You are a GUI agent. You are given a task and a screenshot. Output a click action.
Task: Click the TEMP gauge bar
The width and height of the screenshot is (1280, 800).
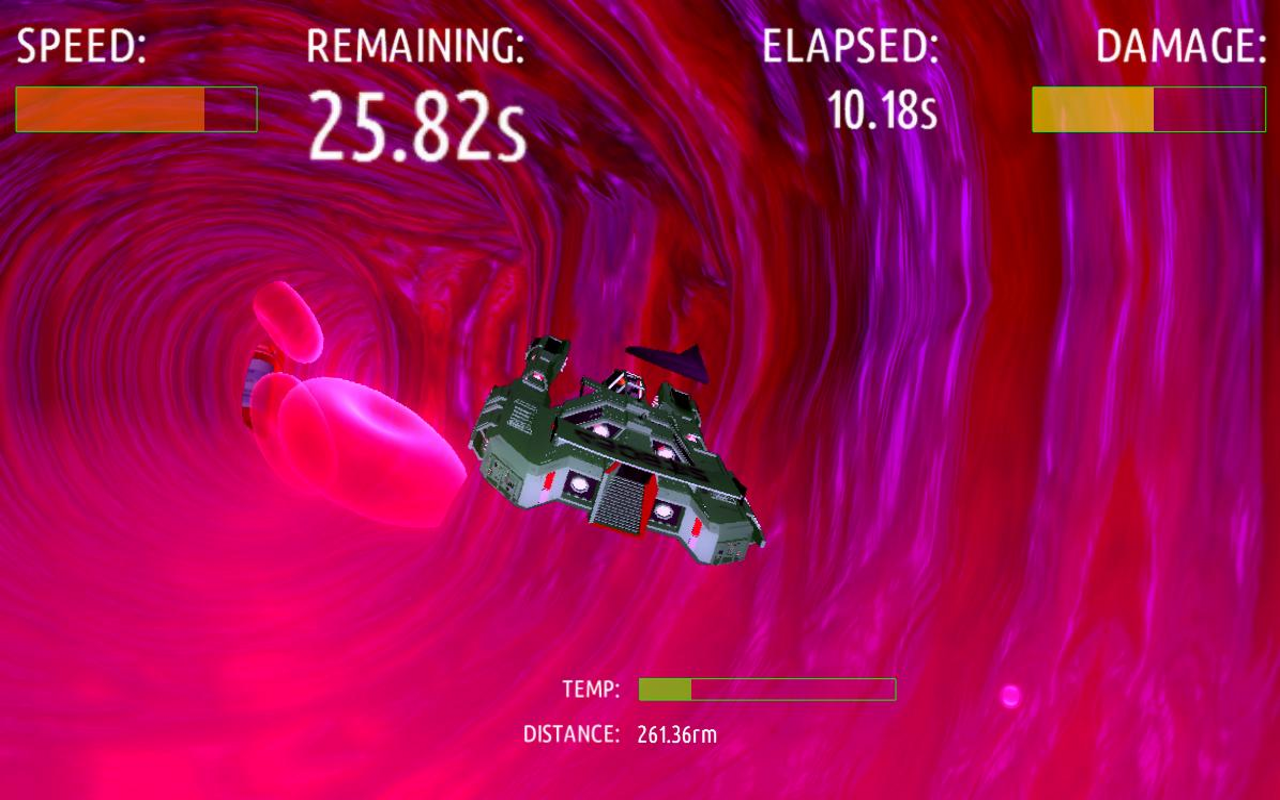765,688
